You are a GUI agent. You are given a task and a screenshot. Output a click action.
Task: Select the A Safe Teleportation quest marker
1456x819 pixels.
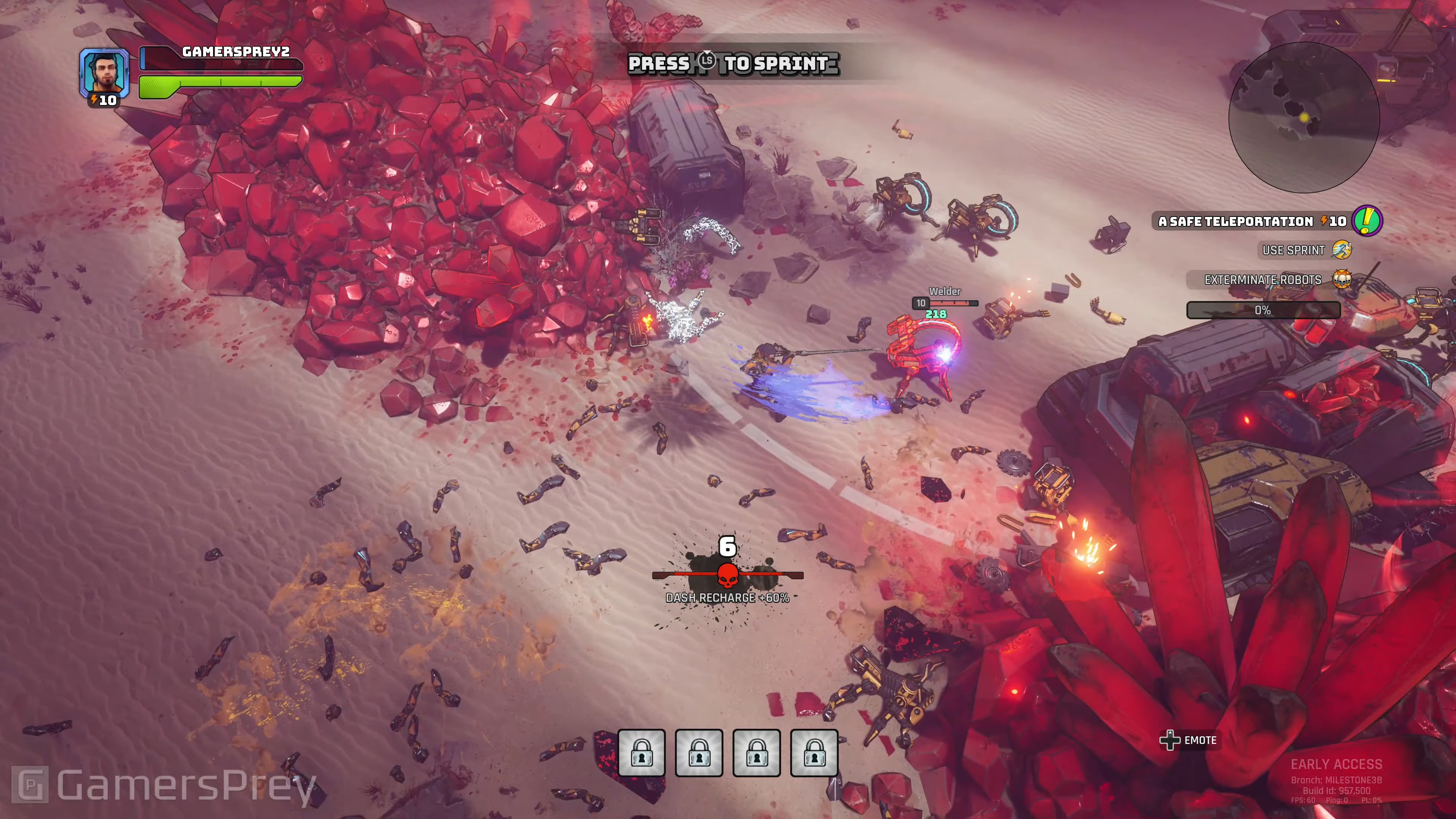point(1367,220)
